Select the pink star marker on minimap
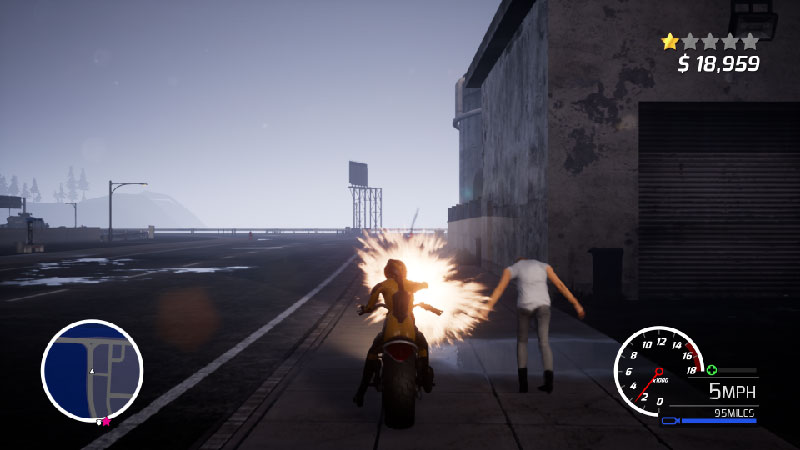 tap(105, 422)
